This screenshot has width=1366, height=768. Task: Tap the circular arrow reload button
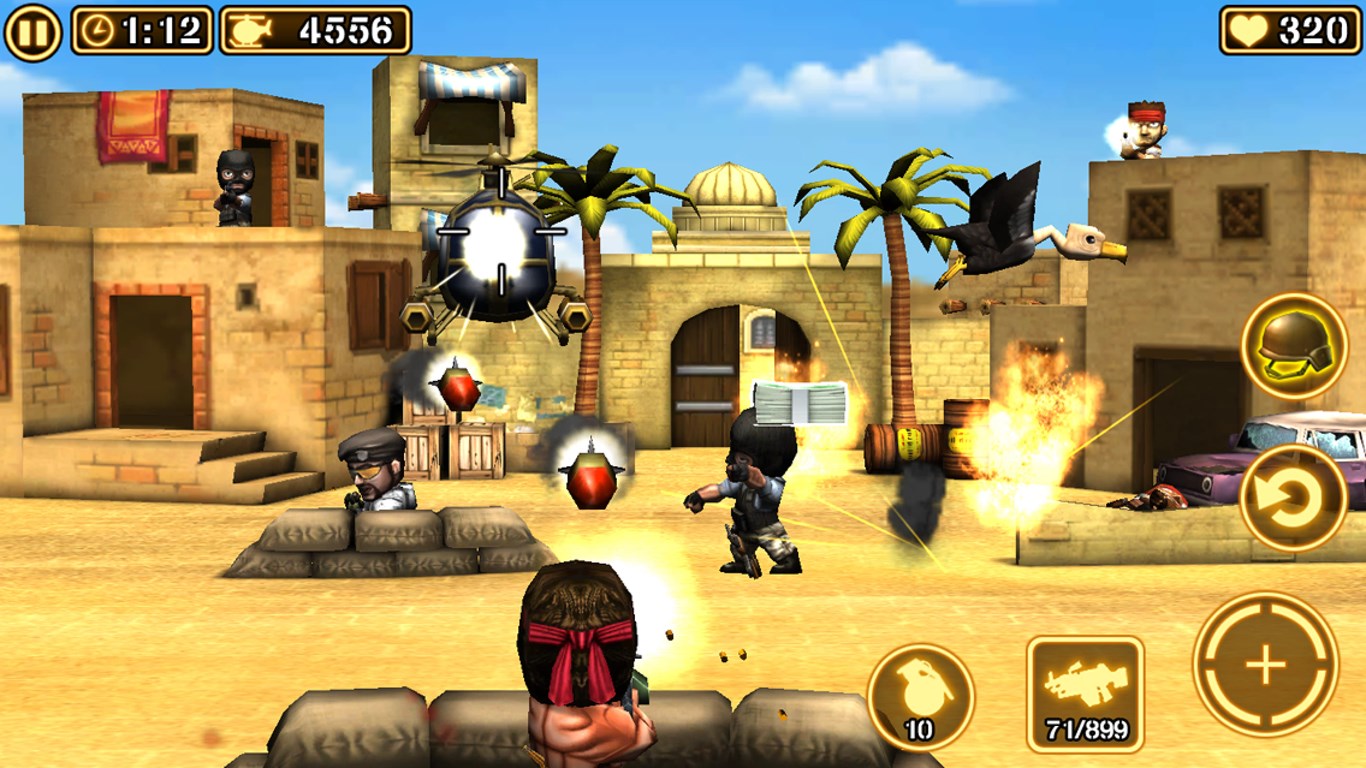[x=1292, y=497]
